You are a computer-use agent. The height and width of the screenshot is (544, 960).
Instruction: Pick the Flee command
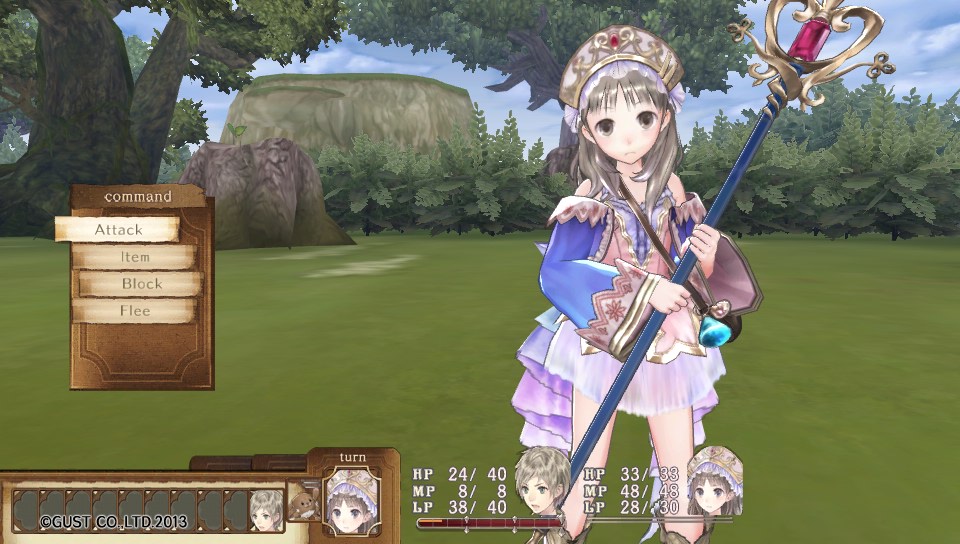136,311
